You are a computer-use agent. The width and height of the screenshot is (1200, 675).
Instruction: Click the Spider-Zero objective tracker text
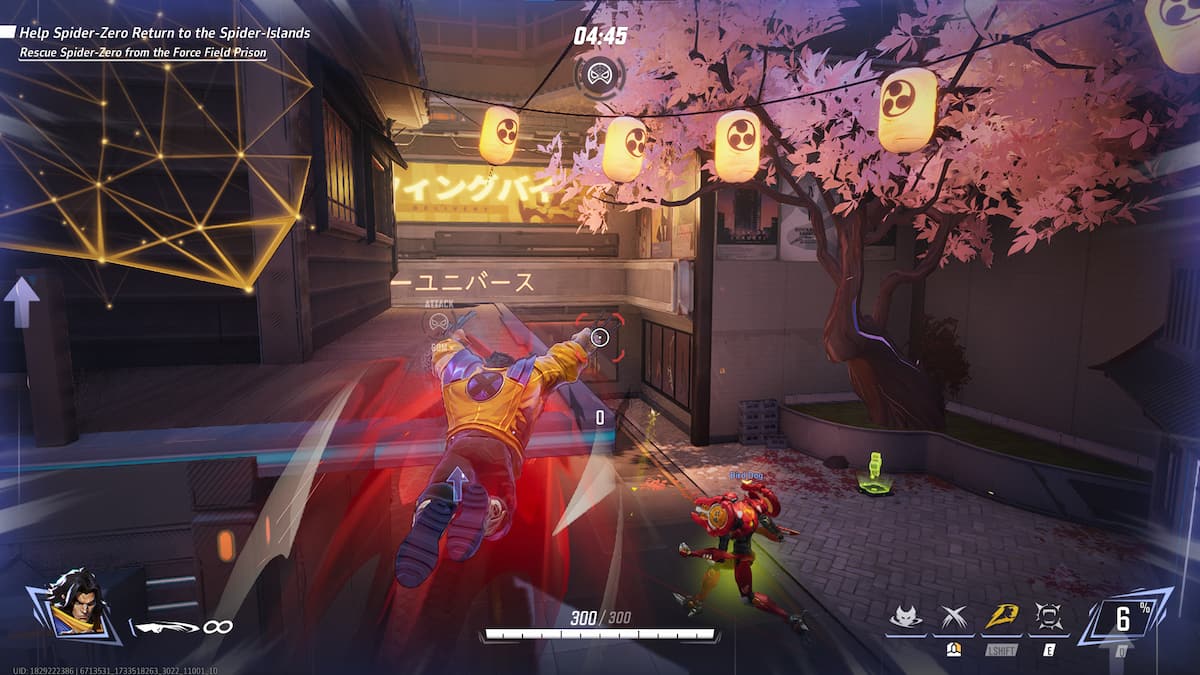click(164, 33)
